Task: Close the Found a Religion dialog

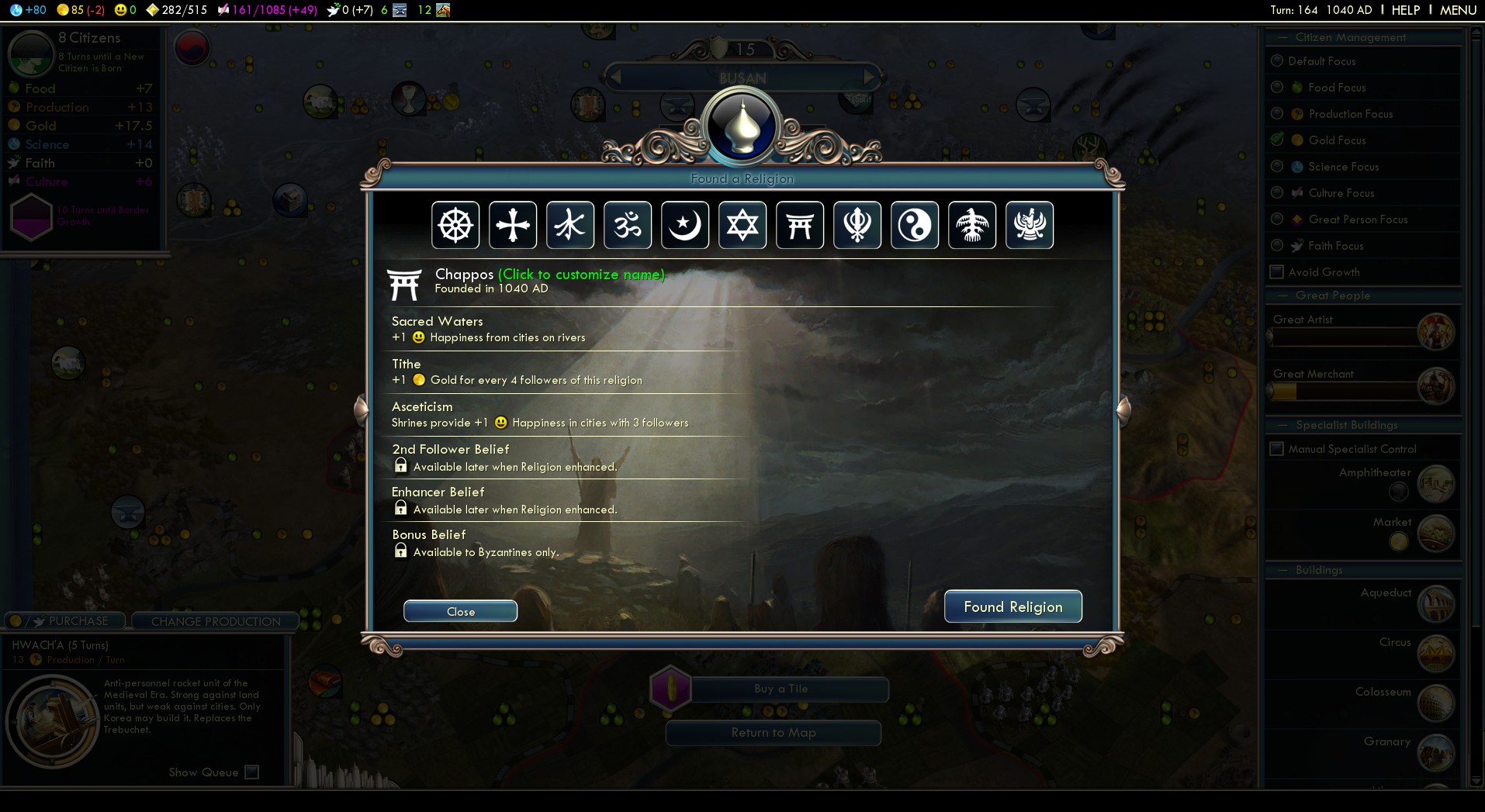Action: 460,611
